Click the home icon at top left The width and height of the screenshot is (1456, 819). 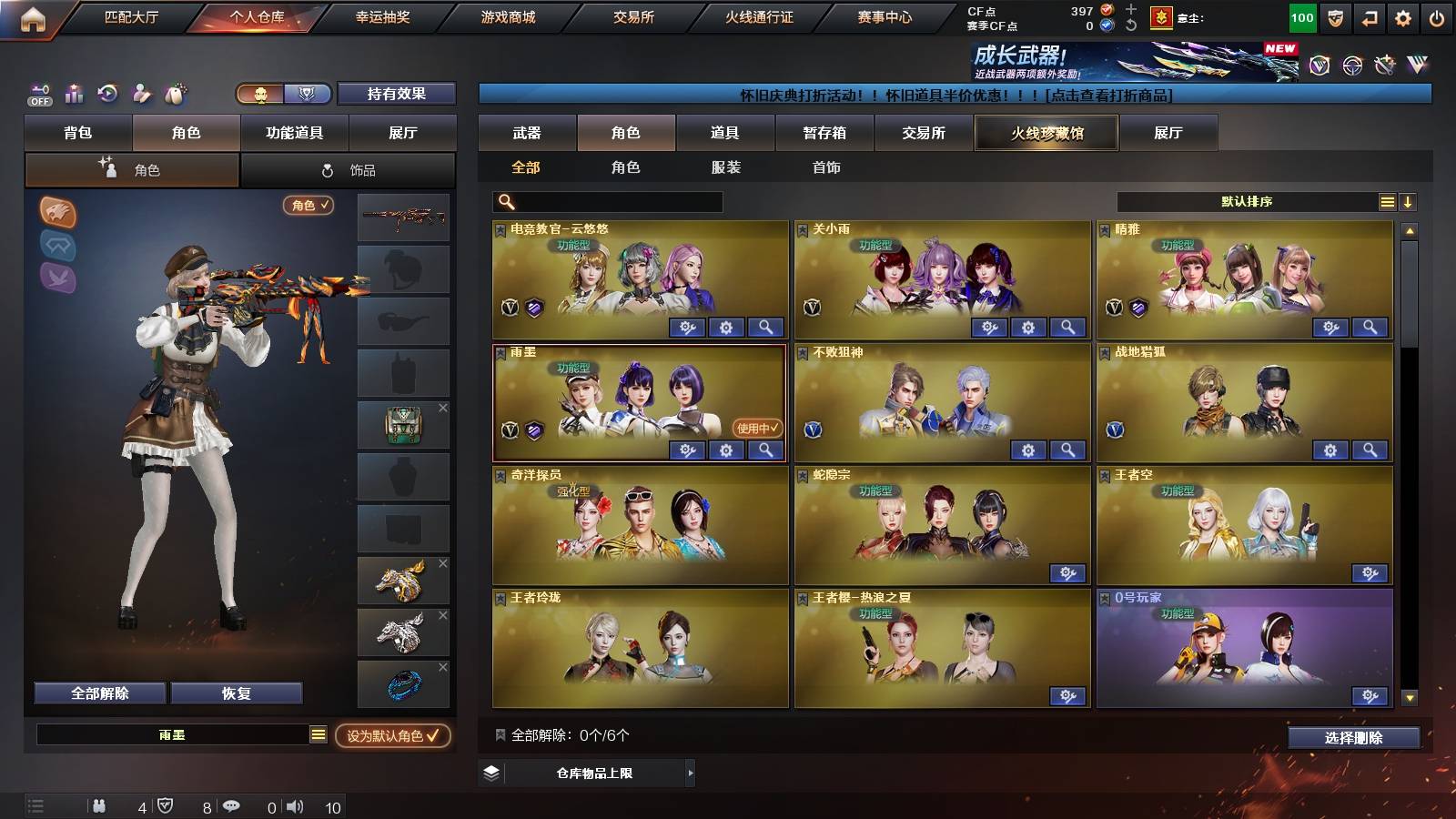pyautogui.click(x=33, y=16)
